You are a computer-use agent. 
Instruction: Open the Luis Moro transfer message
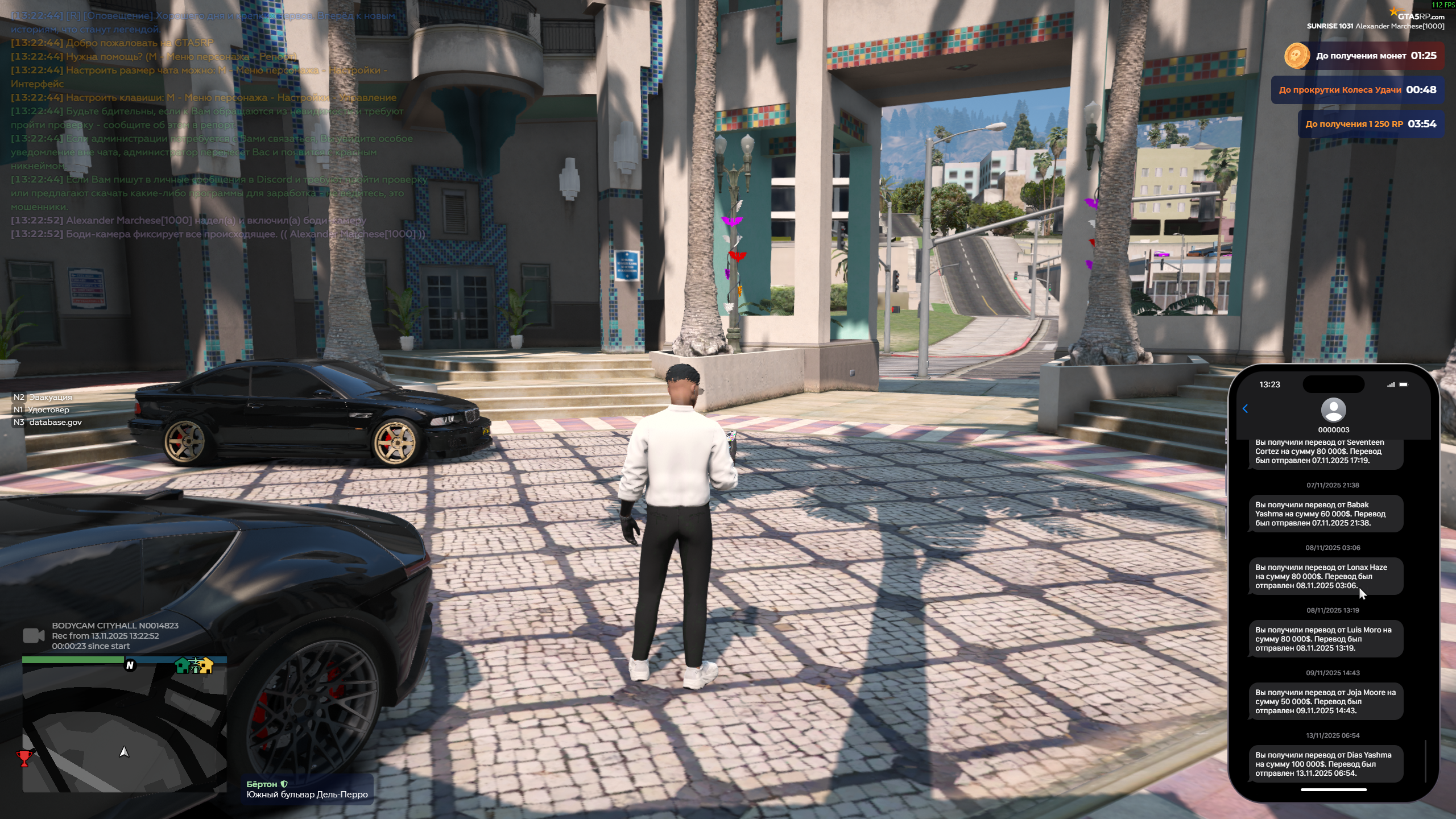(x=1325, y=639)
